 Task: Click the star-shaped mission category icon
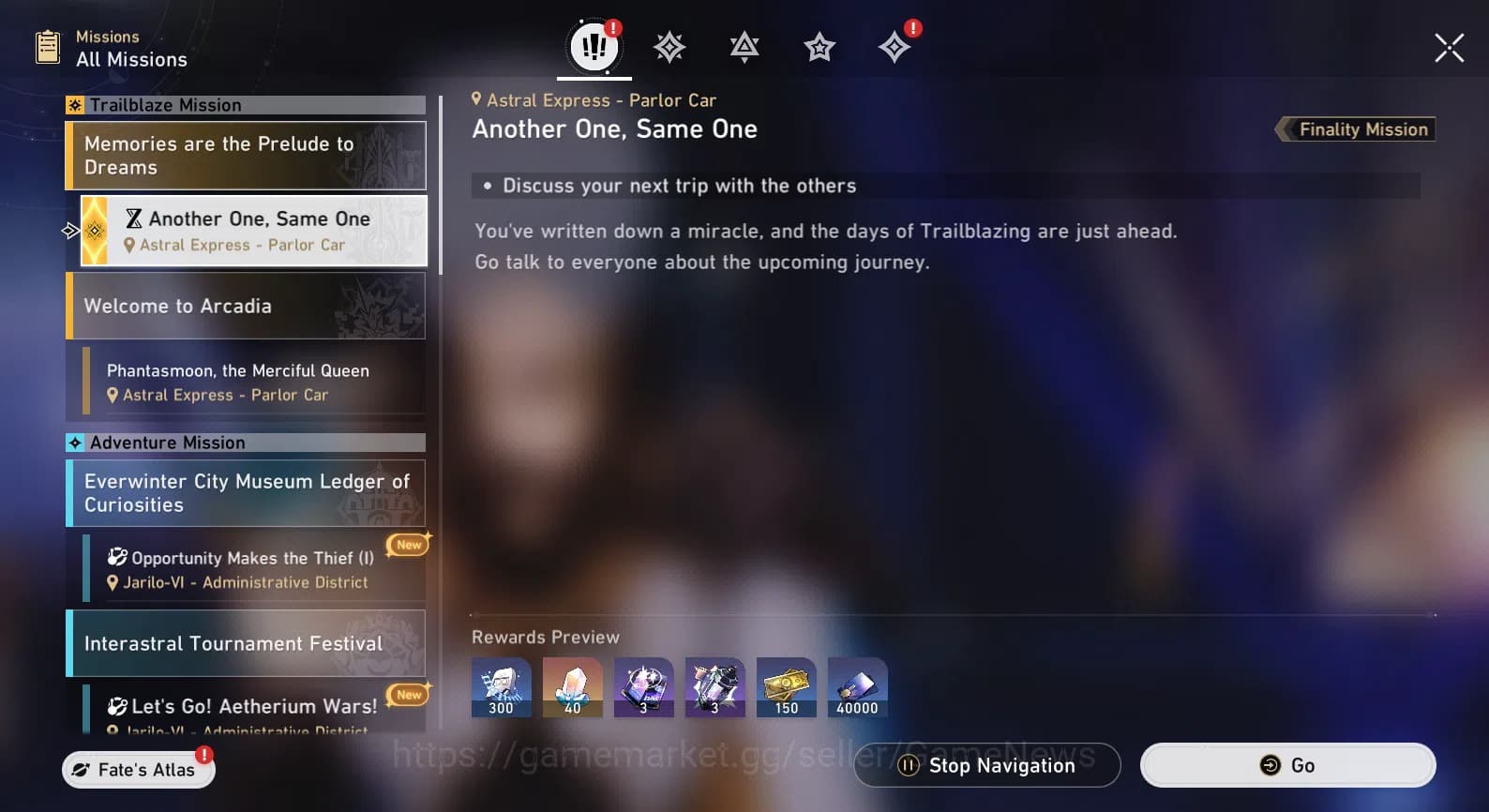coord(819,46)
